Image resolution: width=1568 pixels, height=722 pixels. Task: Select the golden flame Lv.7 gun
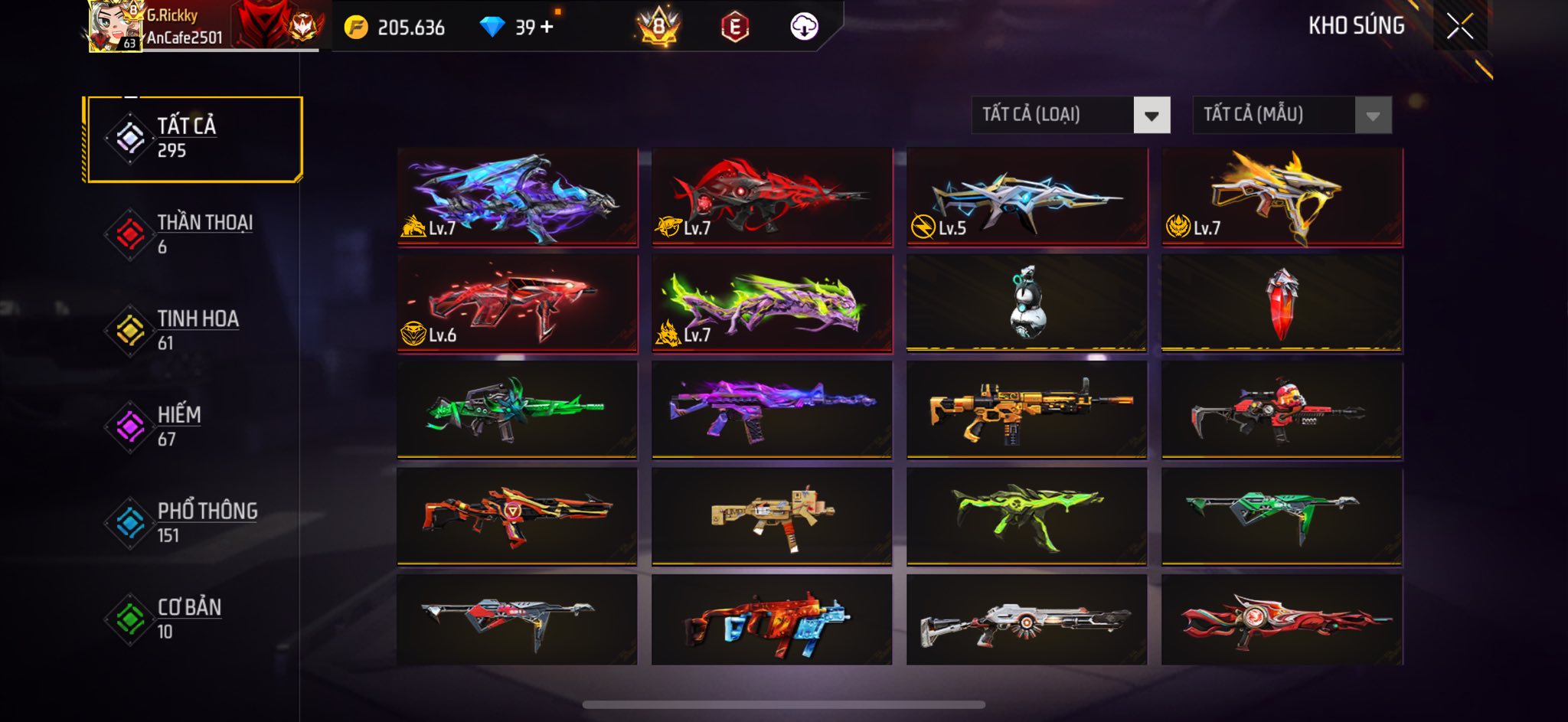coord(1282,197)
